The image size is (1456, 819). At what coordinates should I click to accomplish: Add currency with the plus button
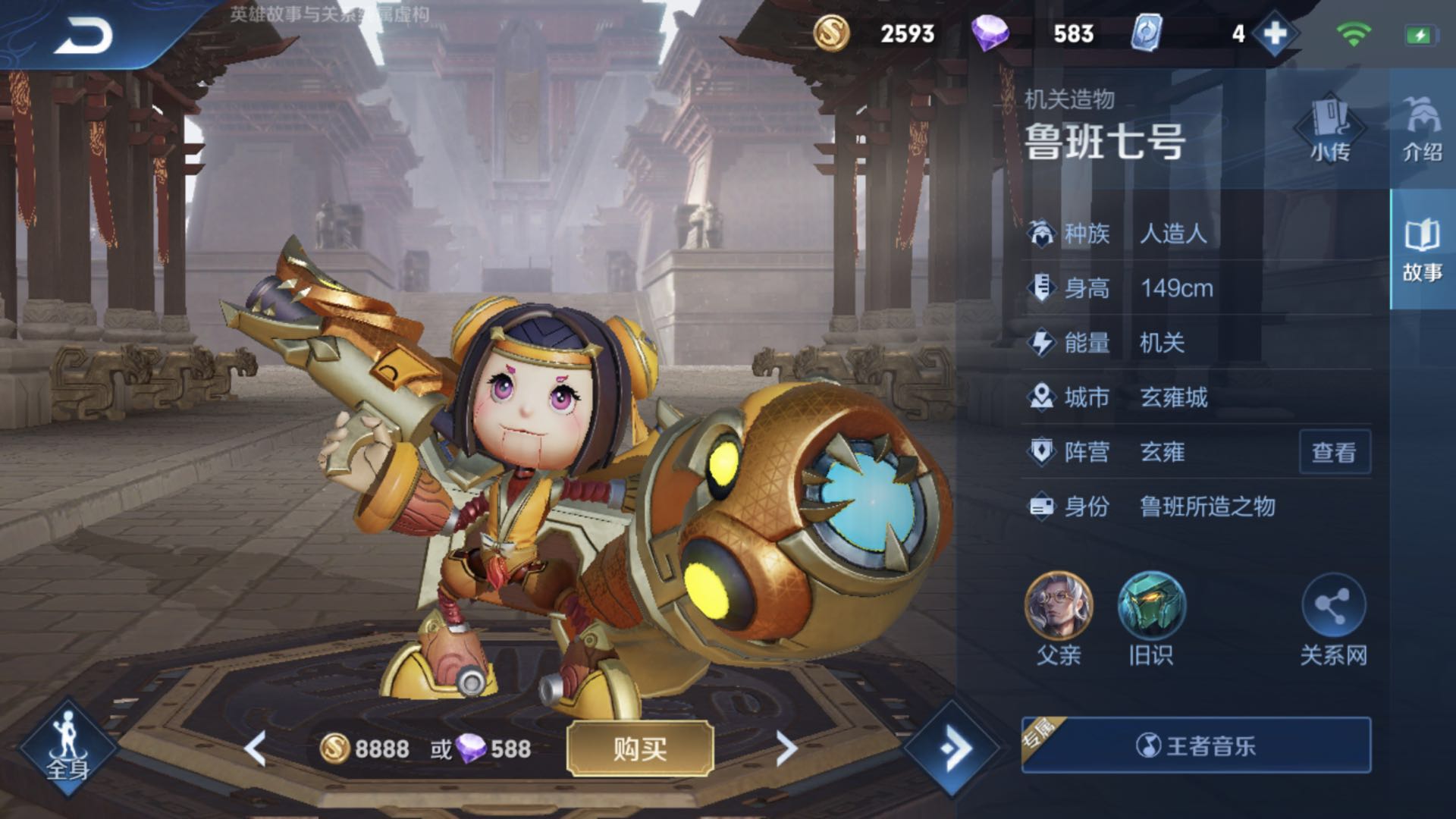[1275, 34]
